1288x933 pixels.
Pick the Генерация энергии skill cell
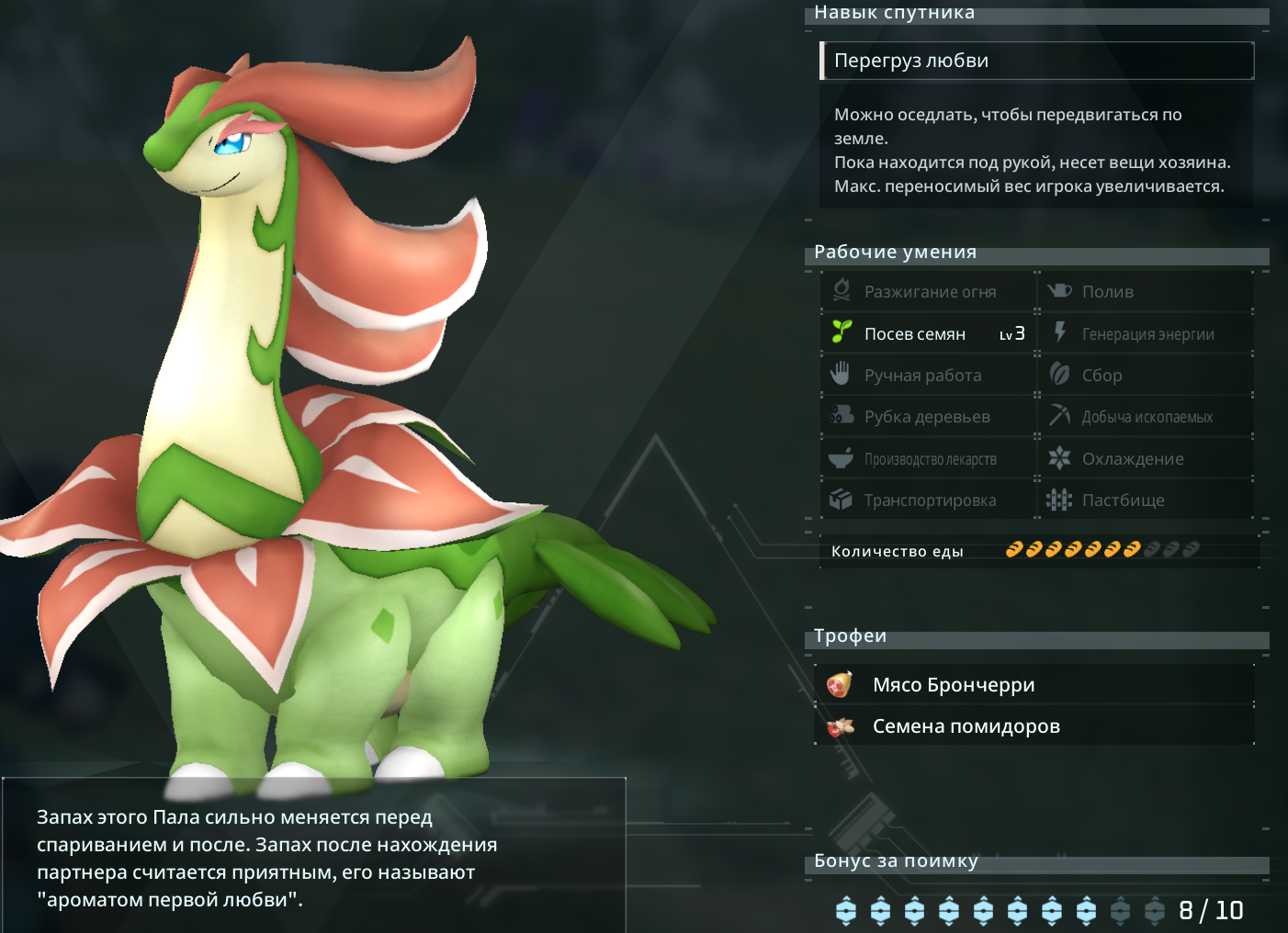pyautogui.click(x=1147, y=334)
